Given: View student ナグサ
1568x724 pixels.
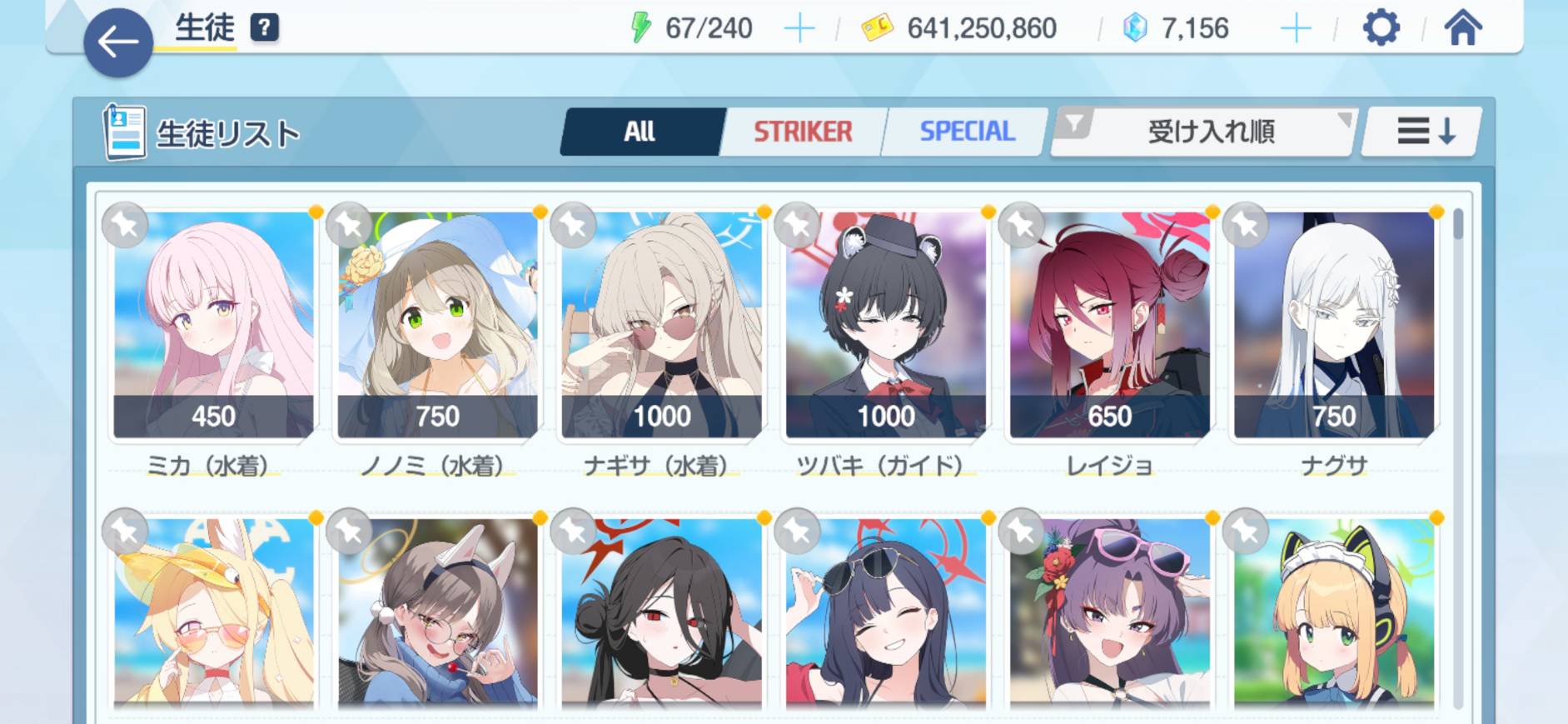Looking at the screenshot, I should (1333, 325).
